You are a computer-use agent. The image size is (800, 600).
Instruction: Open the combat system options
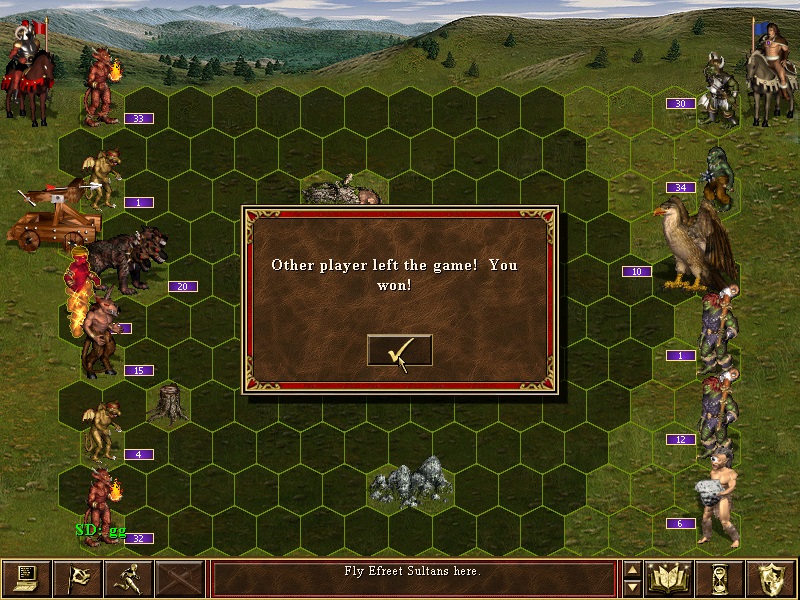pyautogui.click(x=26, y=578)
